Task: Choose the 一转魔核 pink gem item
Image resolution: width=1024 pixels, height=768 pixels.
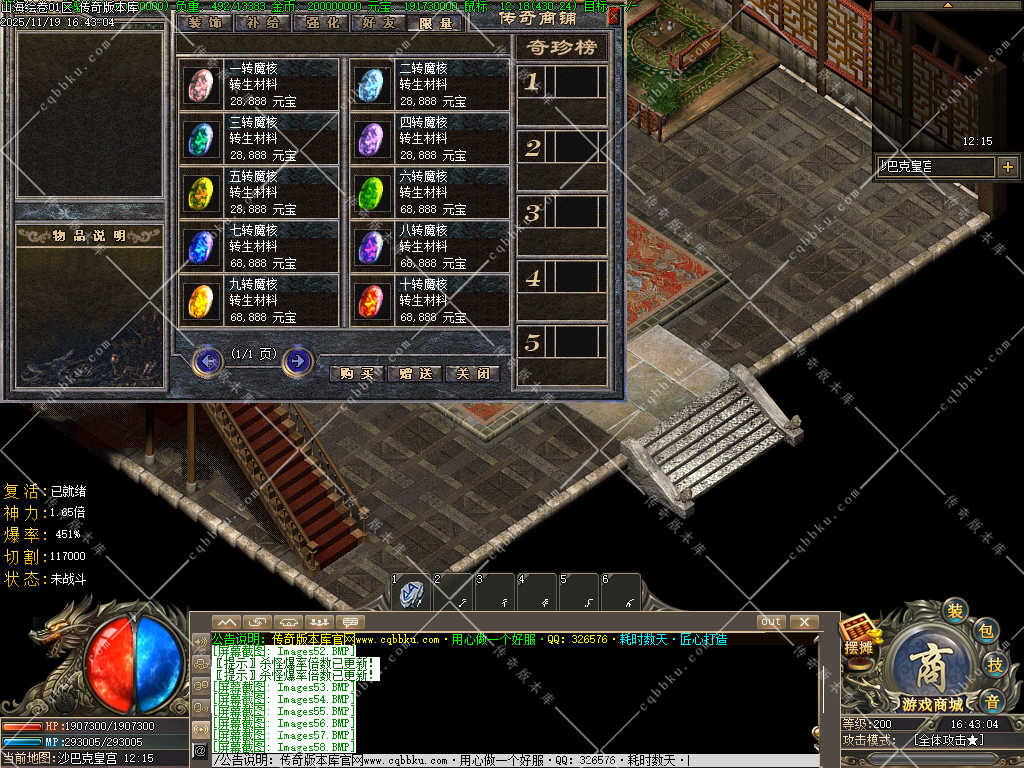Action: tap(202, 85)
